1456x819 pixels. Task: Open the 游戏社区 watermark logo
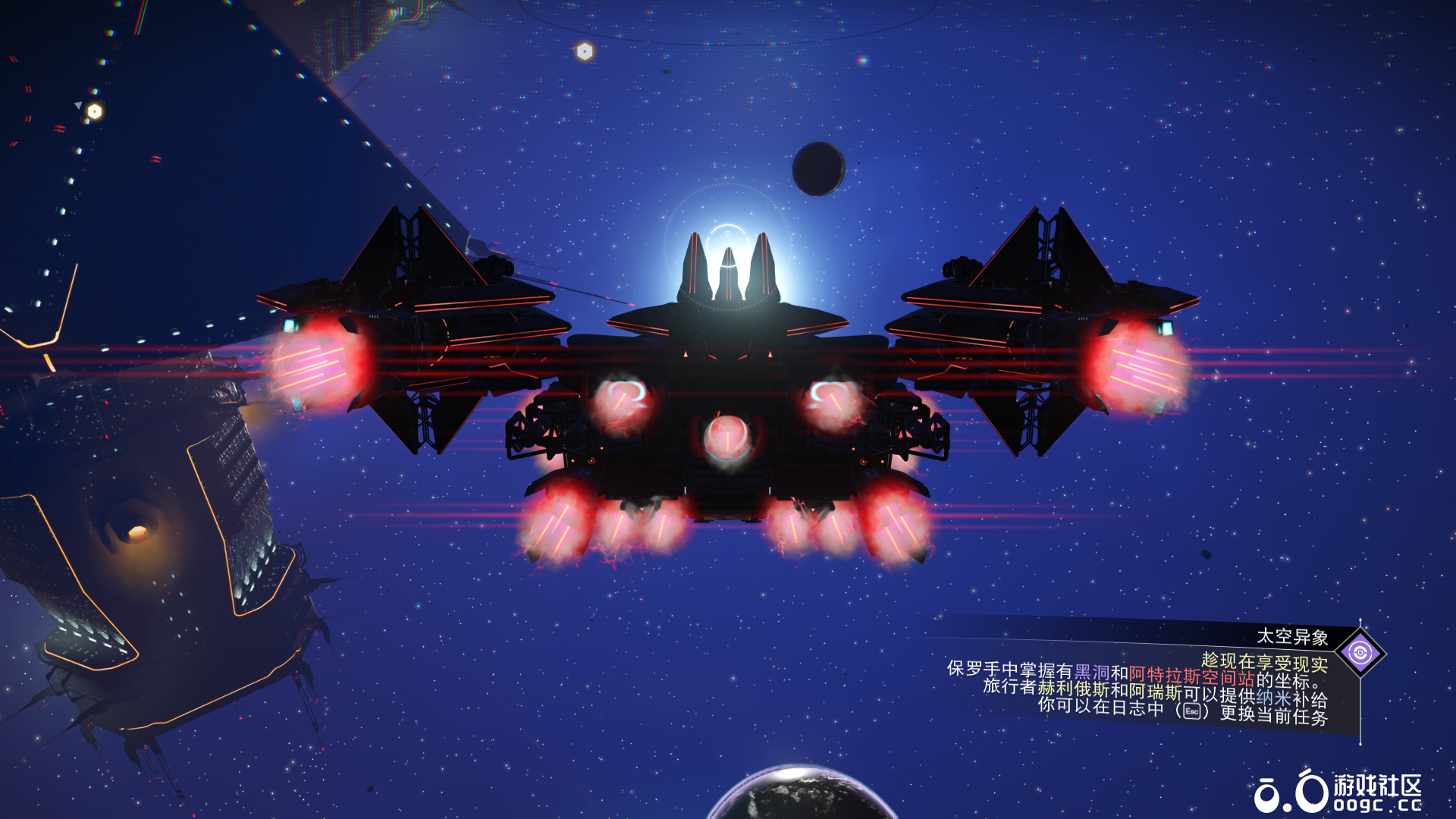pos(1338,792)
